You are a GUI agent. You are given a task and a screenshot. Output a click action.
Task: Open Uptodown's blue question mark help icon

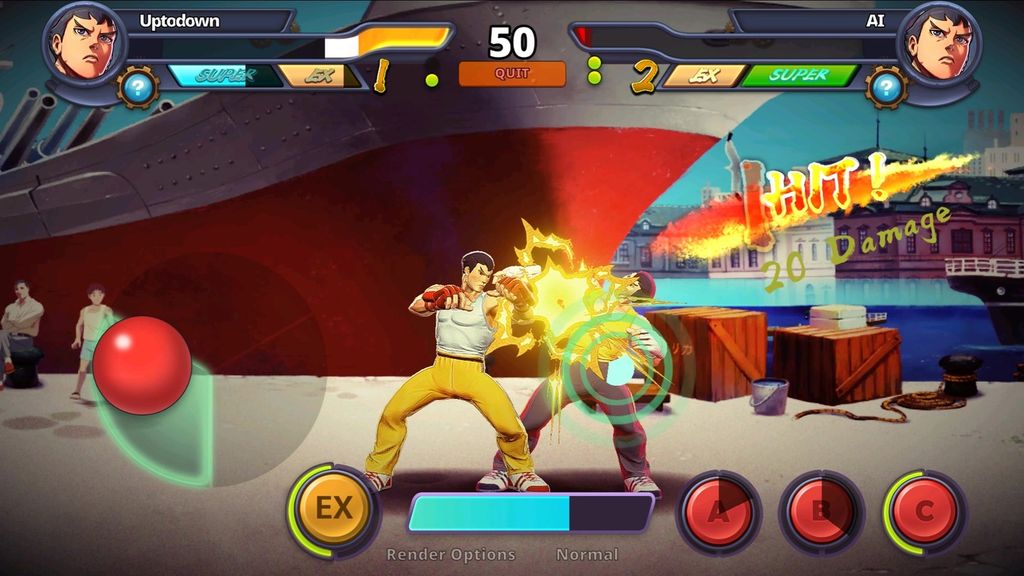click(138, 88)
